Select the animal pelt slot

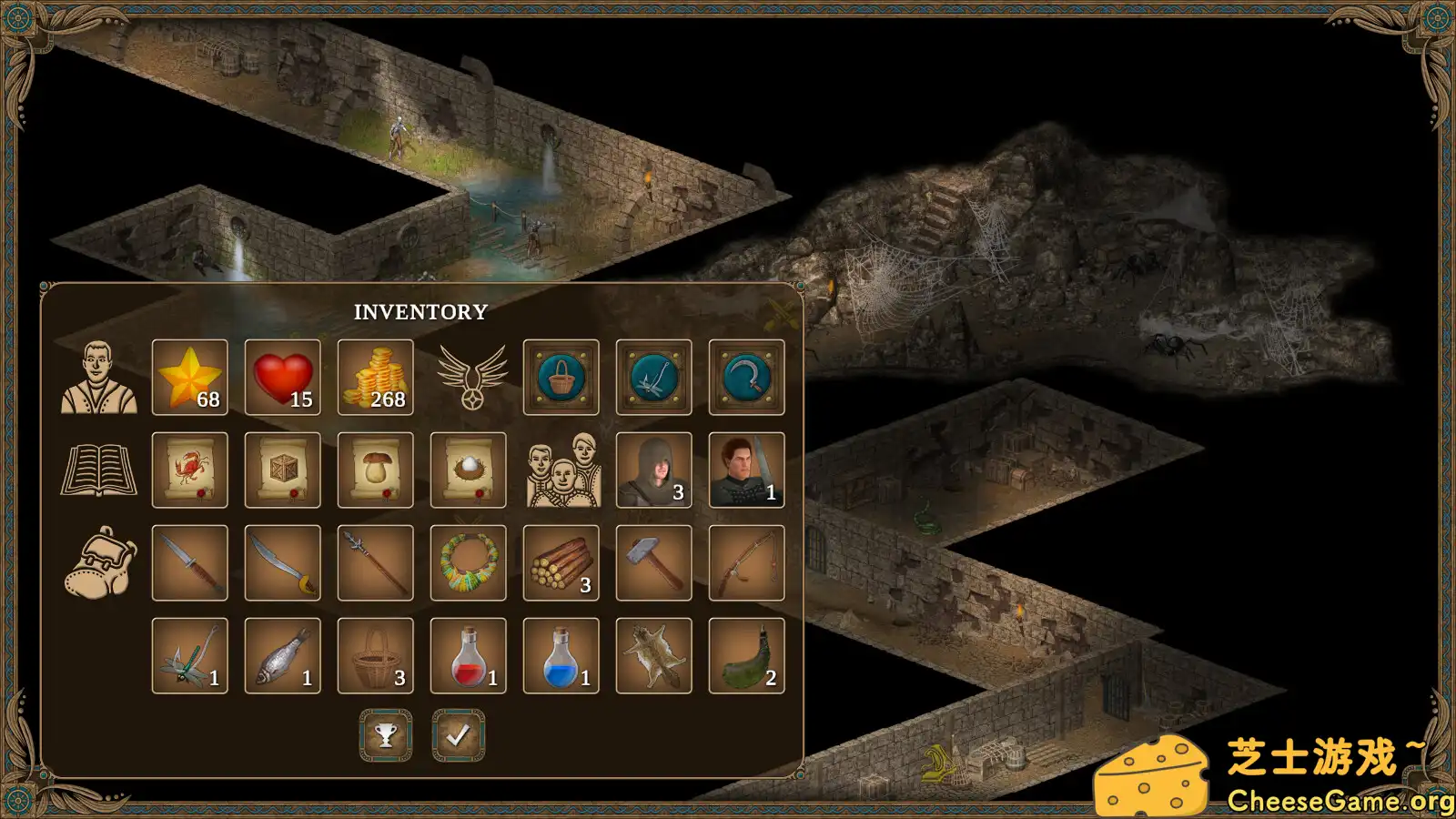653,655
